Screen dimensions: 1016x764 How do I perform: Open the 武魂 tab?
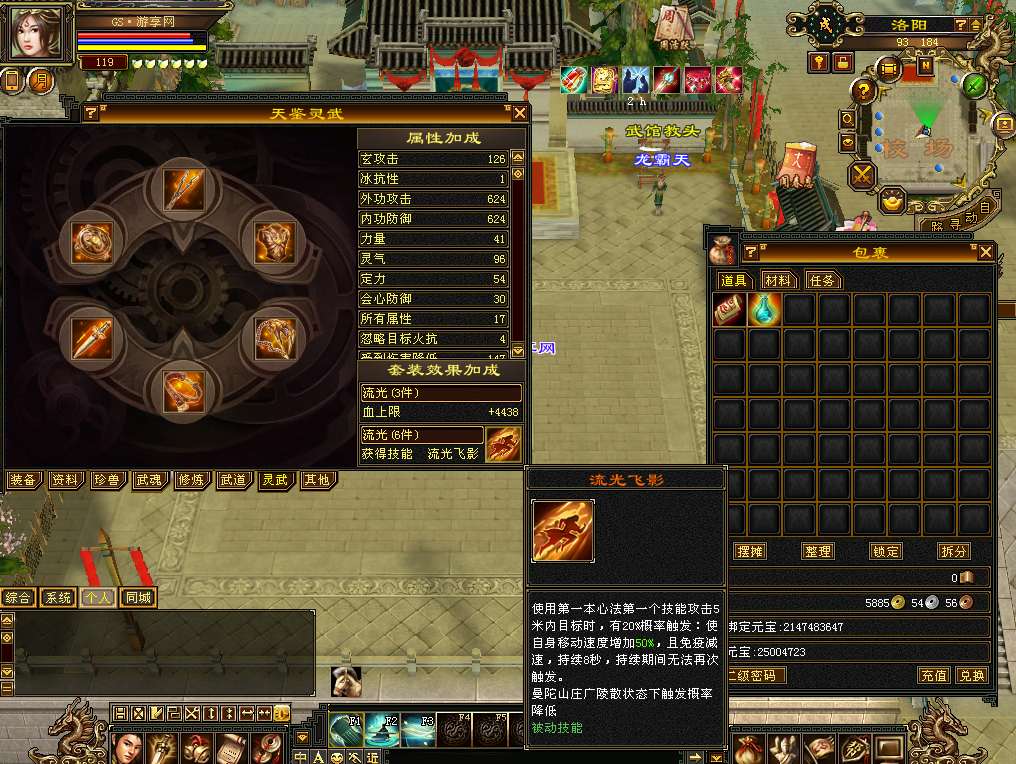pyautogui.click(x=149, y=481)
